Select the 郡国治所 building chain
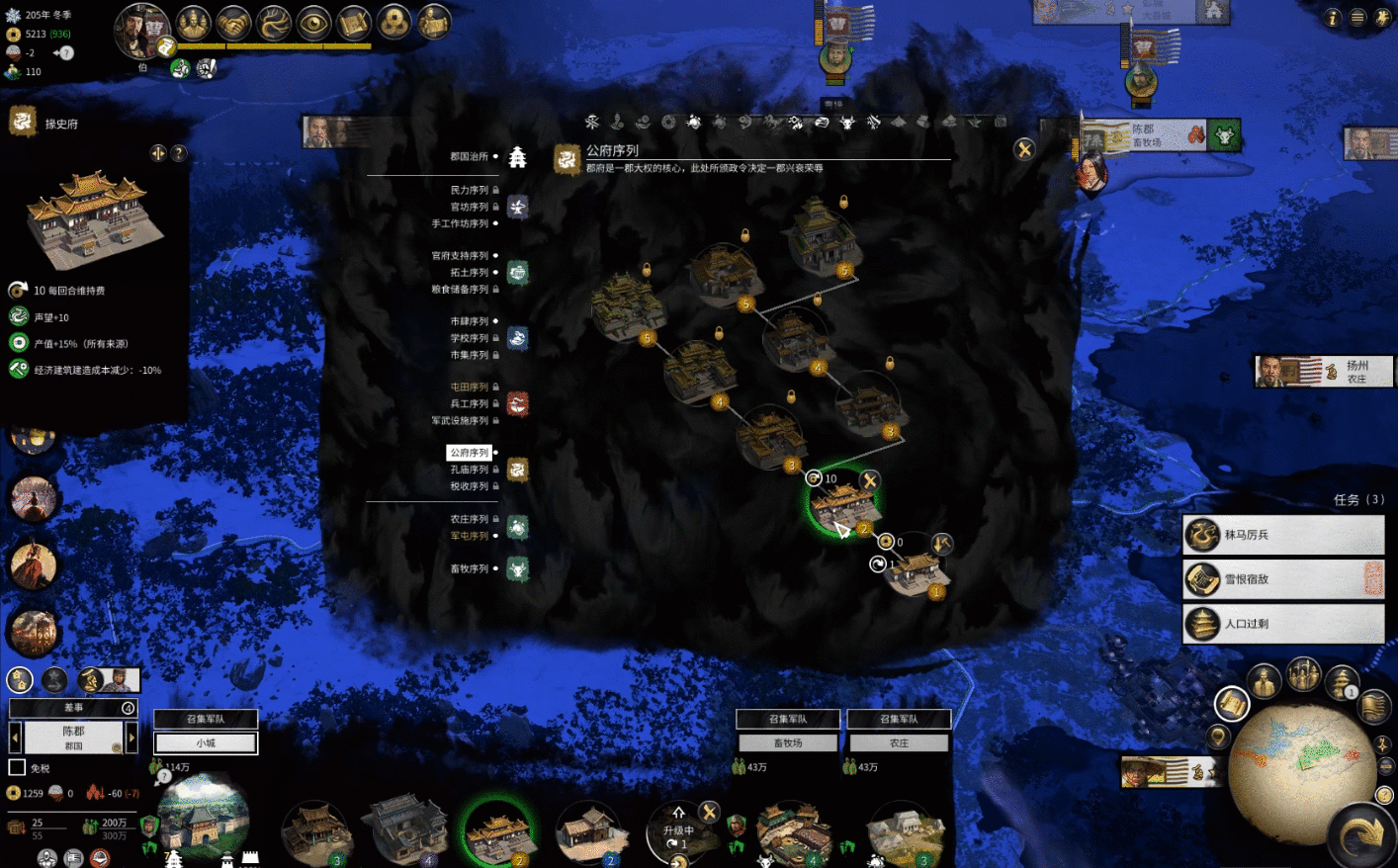This screenshot has height=868, width=1398. pyautogui.click(x=470, y=157)
